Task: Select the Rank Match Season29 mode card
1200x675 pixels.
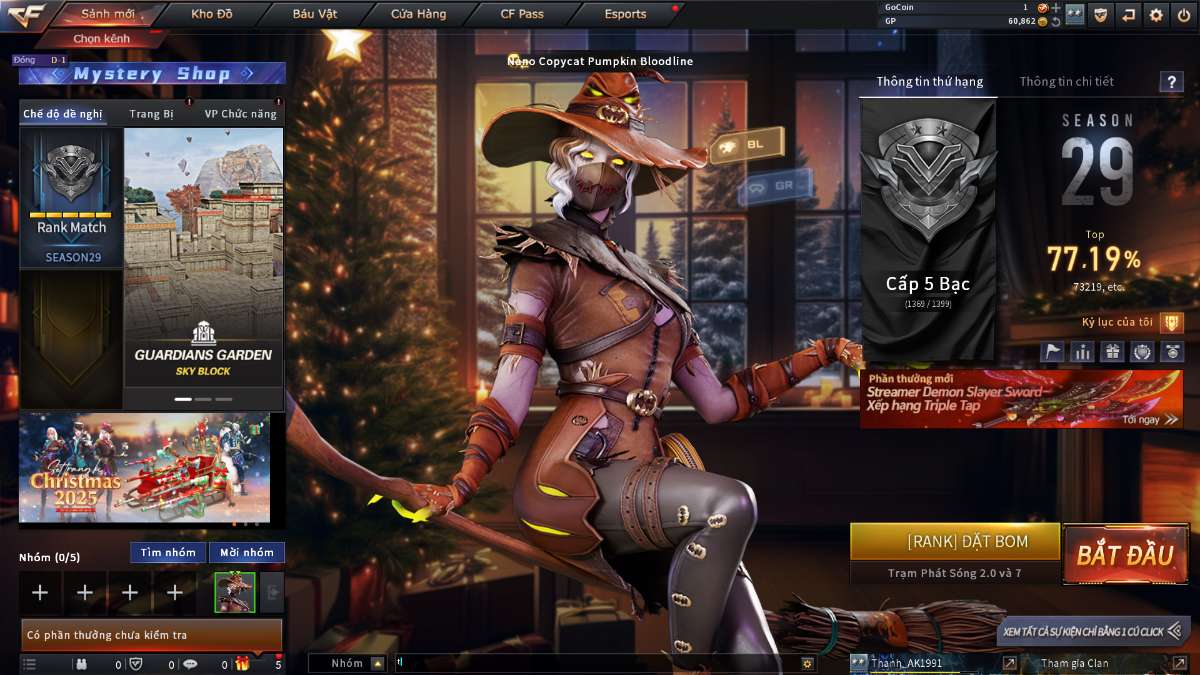Action: click(71, 198)
